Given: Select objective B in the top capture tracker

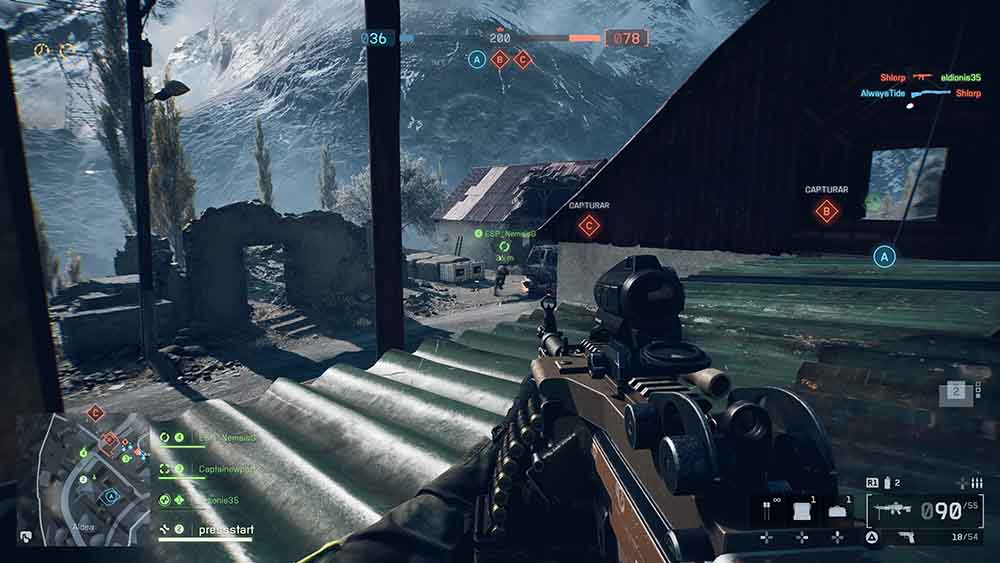Looking at the screenshot, I should pos(500,59).
